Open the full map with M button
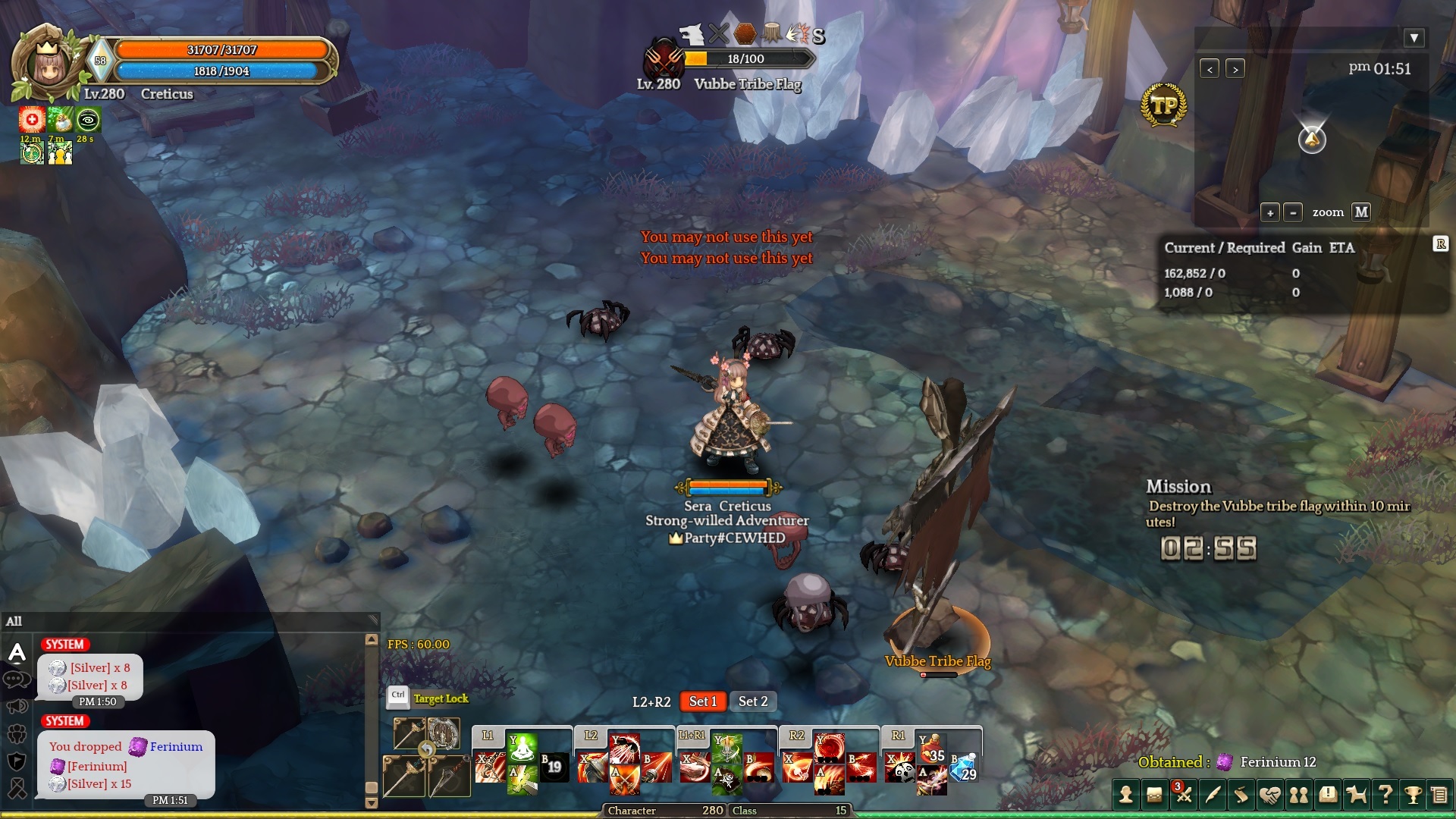 [1361, 212]
